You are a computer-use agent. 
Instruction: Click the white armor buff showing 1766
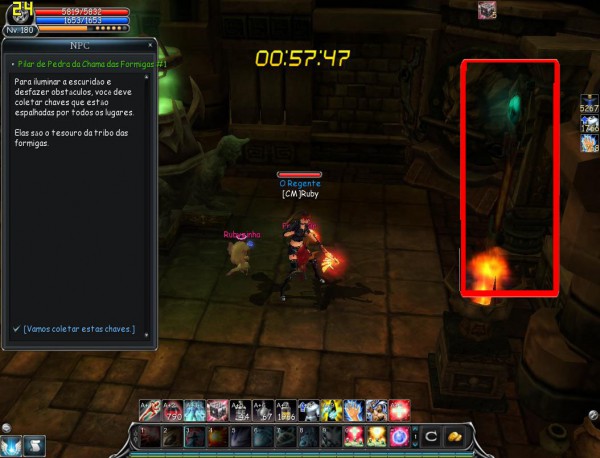(589, 123)
